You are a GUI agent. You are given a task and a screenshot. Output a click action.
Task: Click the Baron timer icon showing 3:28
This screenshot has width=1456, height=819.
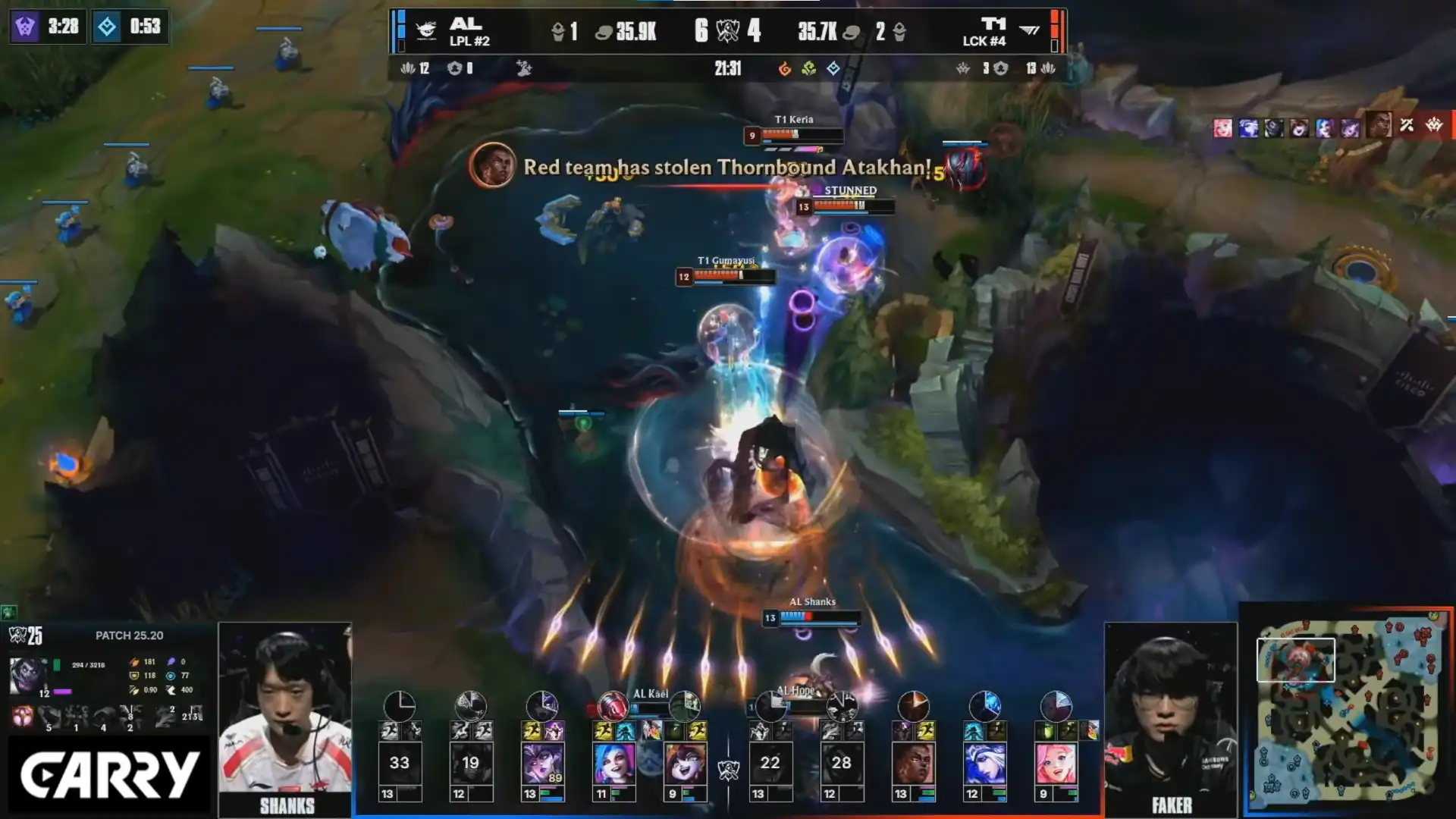[x=25, y=27]
